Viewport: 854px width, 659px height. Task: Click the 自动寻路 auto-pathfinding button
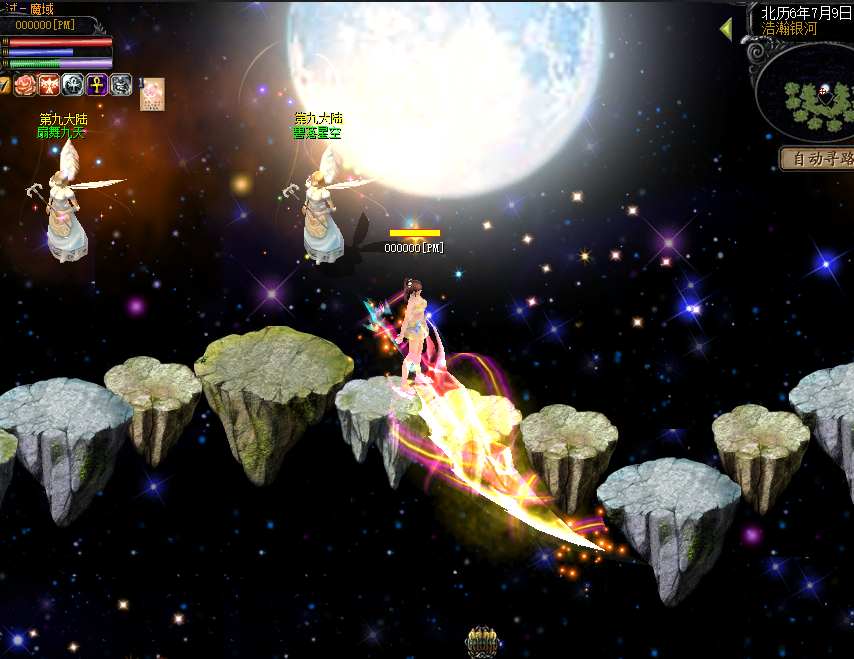819,158
